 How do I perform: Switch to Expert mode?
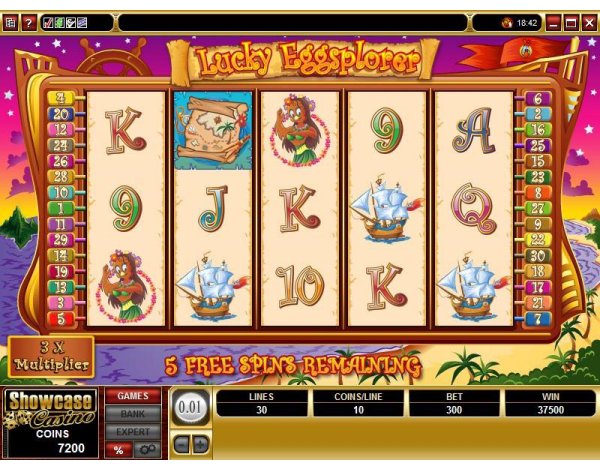(133, 431)
